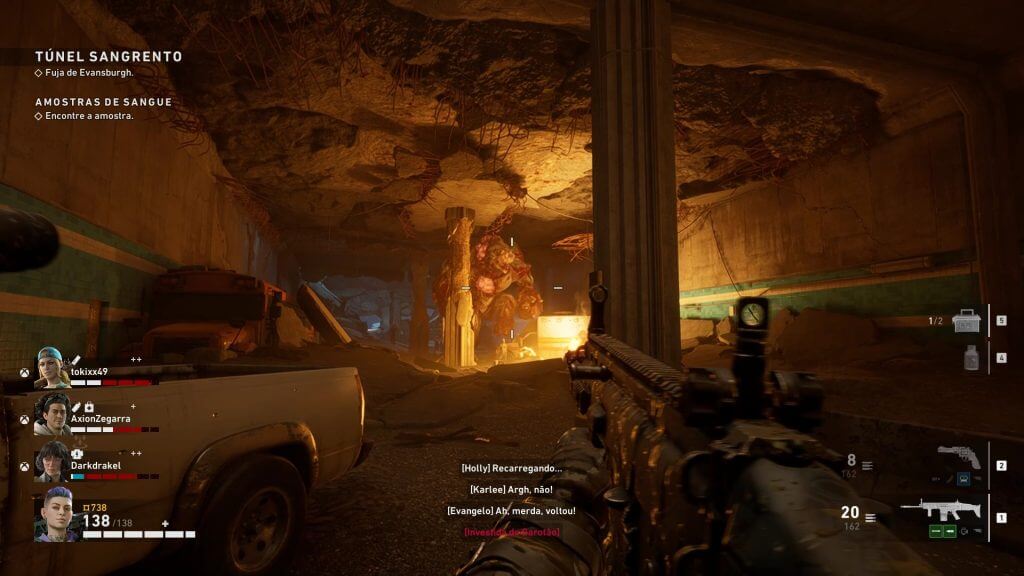Screen dimensions: 1024x576
Task: Select the ammo box item slot
Action: tap(966, 321)
